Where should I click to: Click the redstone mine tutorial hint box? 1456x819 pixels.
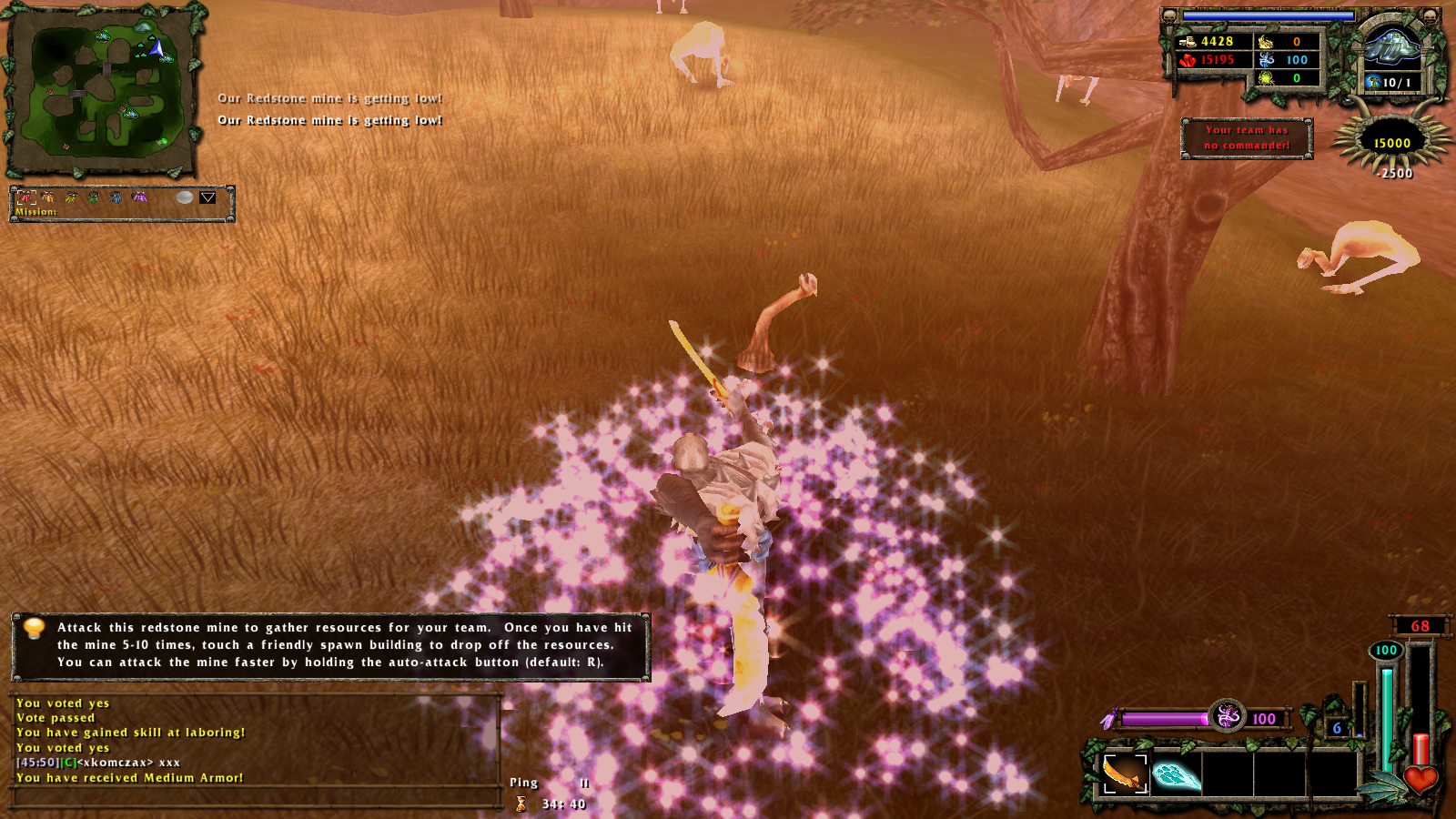[330, 645]
